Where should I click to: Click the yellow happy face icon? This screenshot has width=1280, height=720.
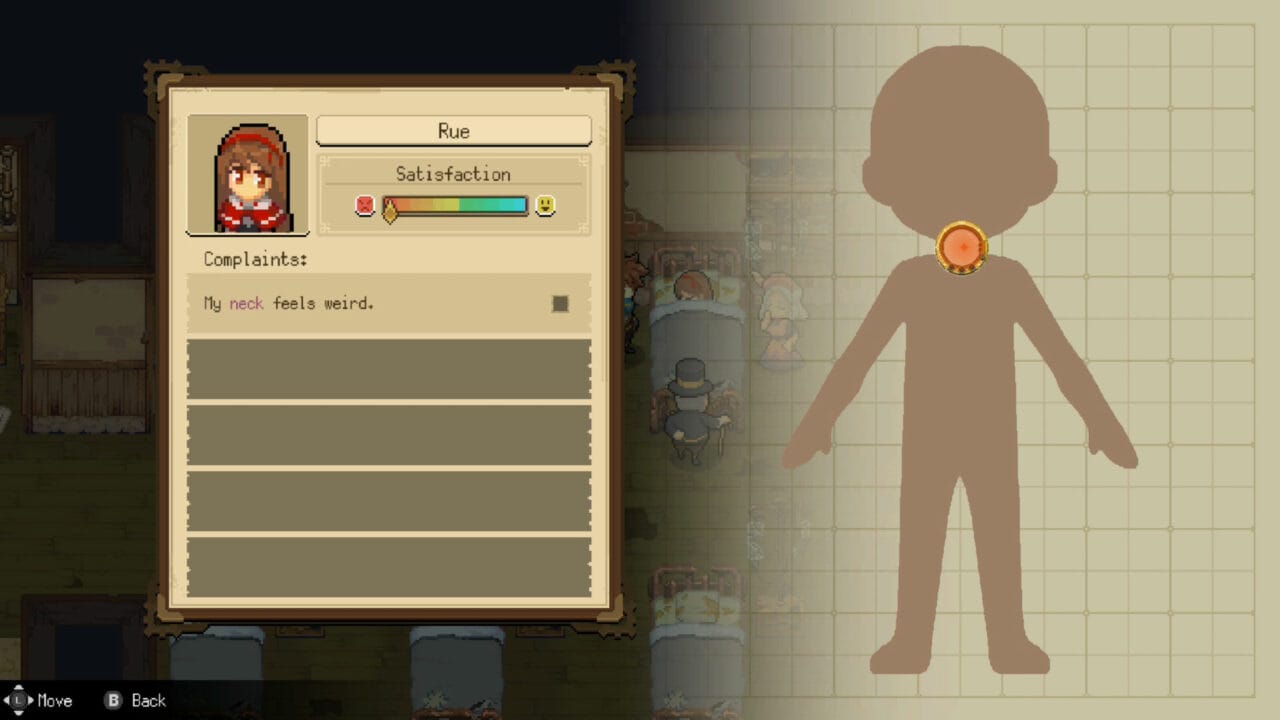pos(546,206)
